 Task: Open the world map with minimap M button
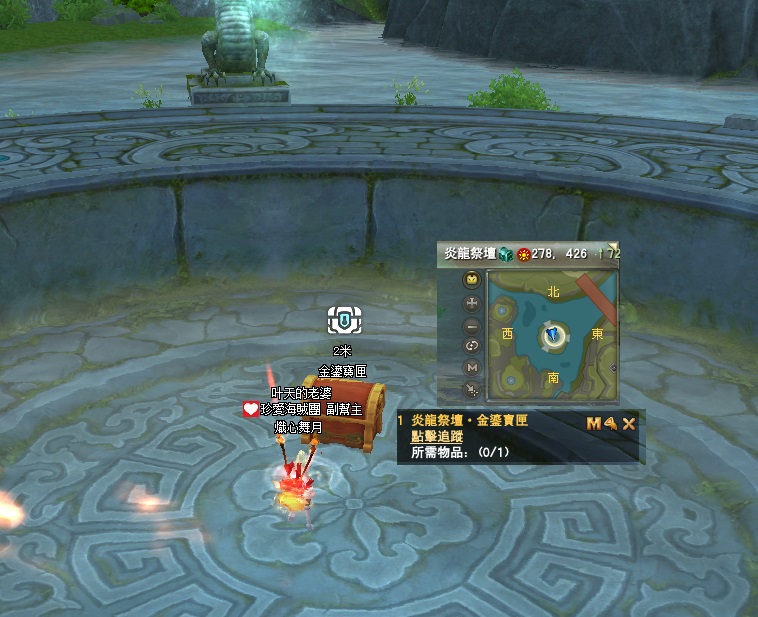[x=472, y=368]
